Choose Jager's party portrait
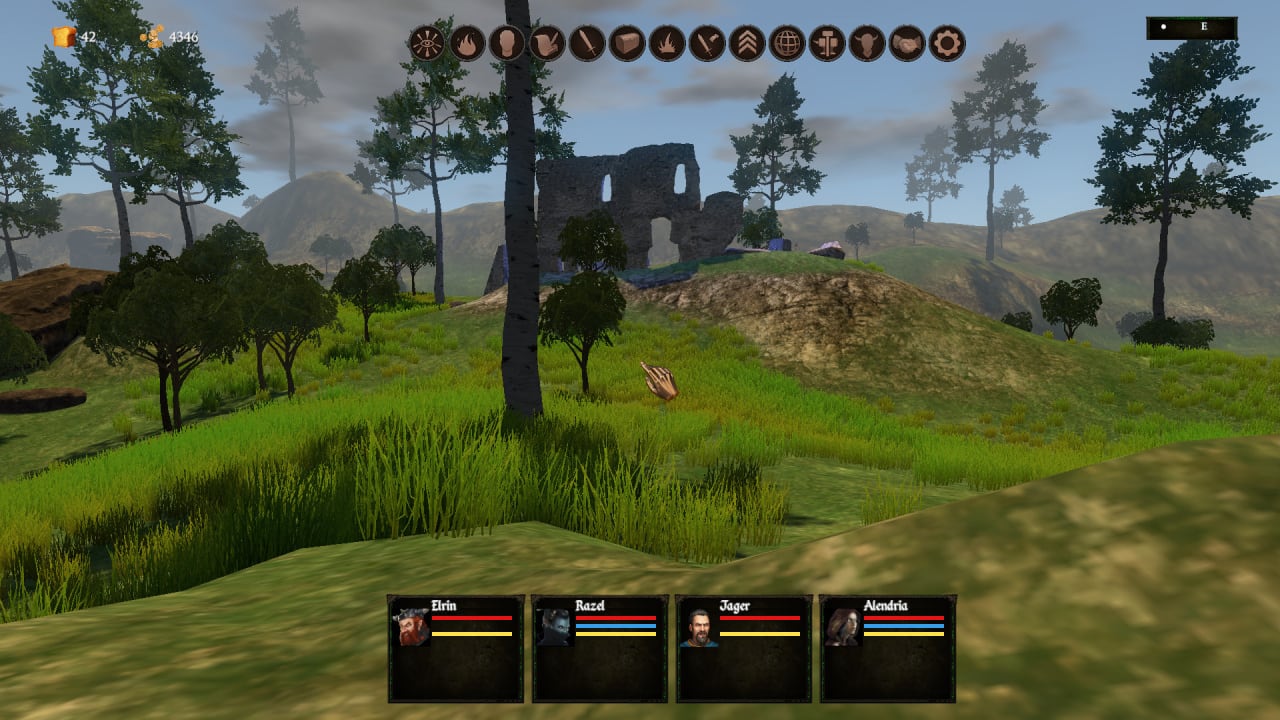Screen dimensions: 1280x720 tap(699, 627)
